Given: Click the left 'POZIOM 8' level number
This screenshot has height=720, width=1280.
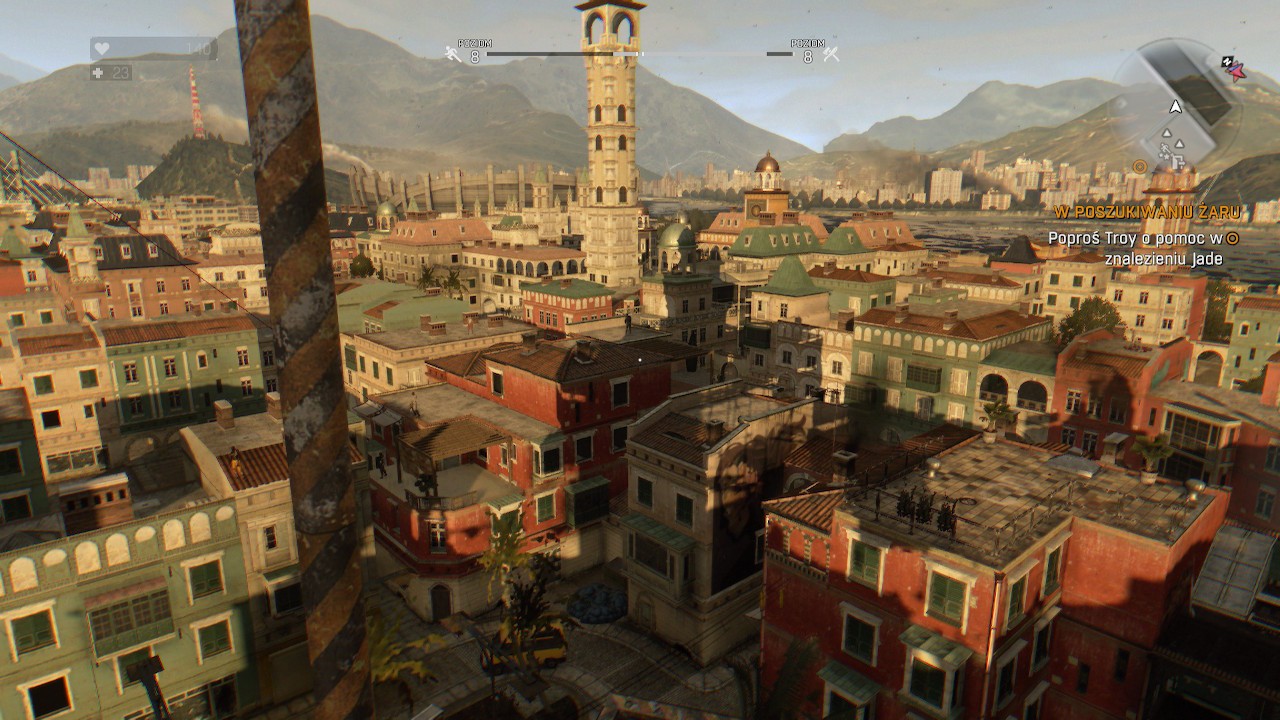Looking at the screenshot, I should point(475,55).
